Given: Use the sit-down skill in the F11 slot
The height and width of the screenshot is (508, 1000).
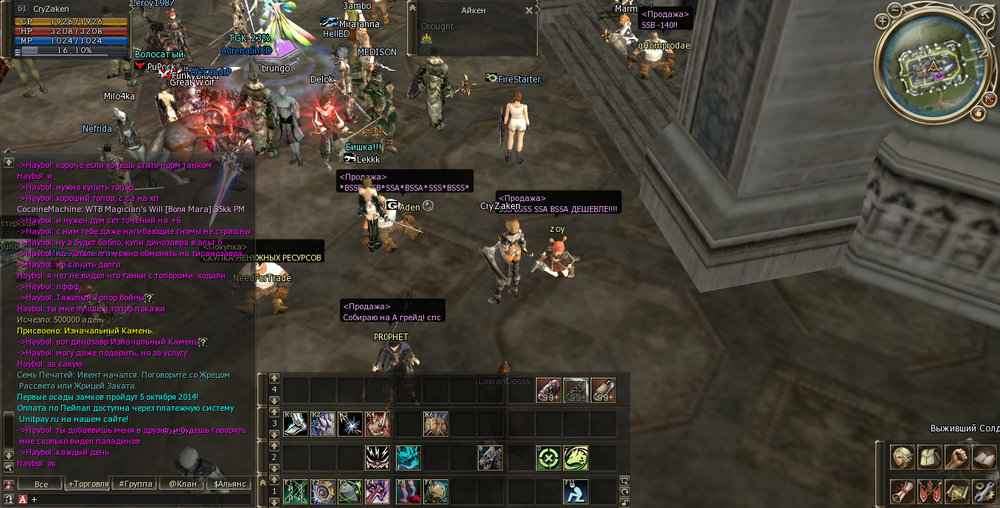Looking at the screenshot, I should click(575, 491).
